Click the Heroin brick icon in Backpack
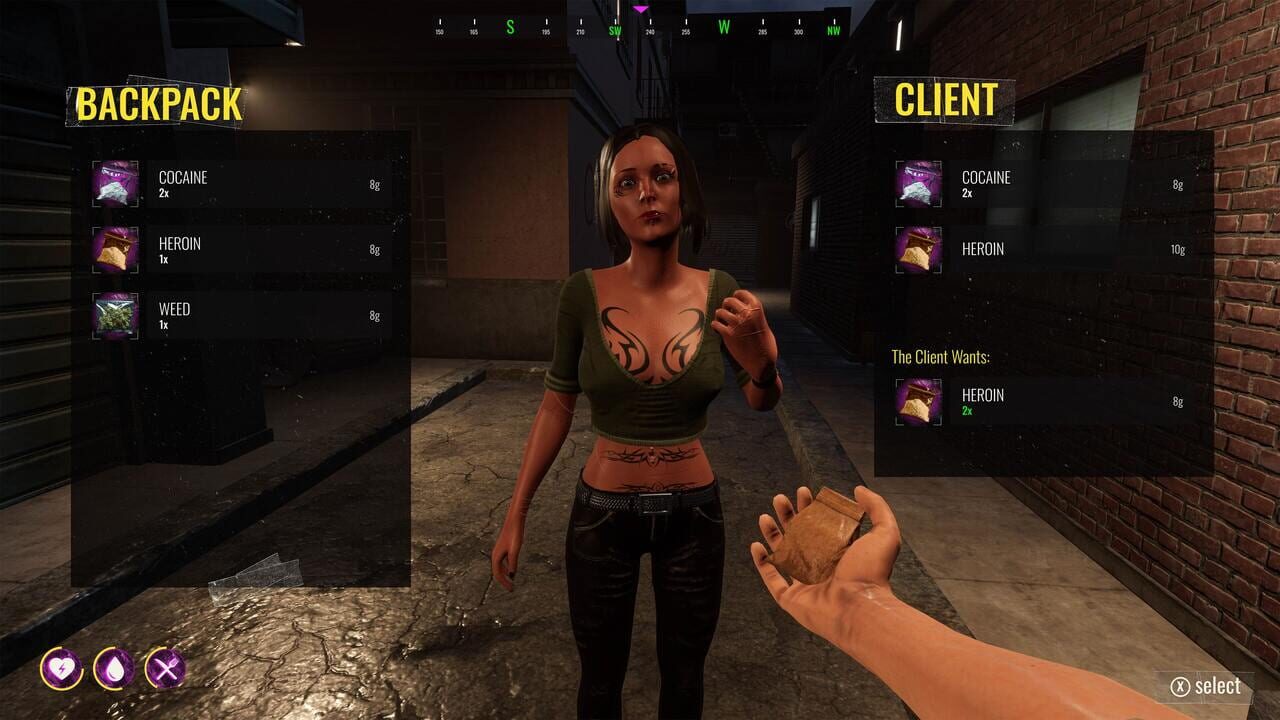1280x720 pixels. pos(115,250)
